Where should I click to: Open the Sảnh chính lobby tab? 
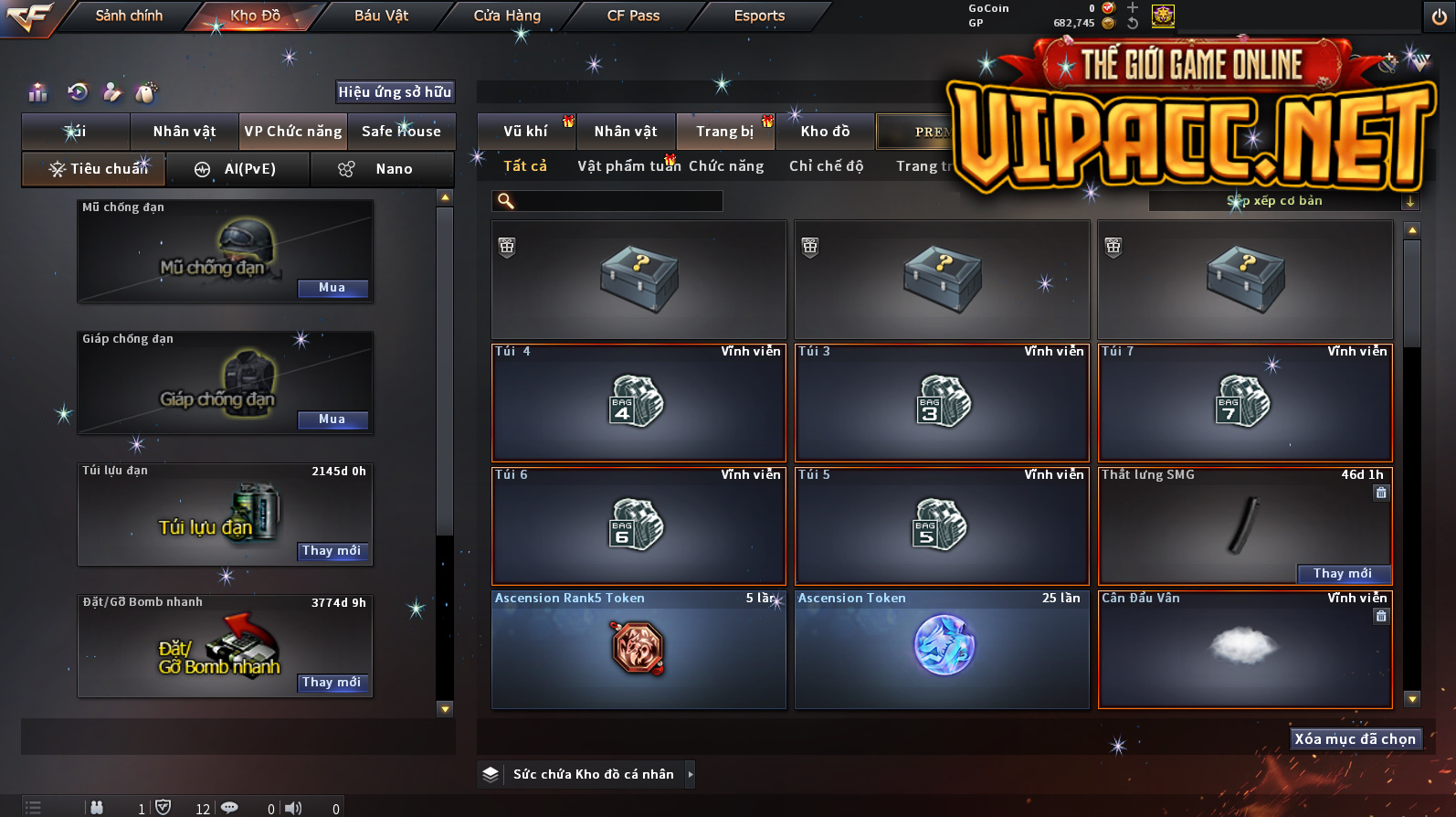click(x=129, y=16)
